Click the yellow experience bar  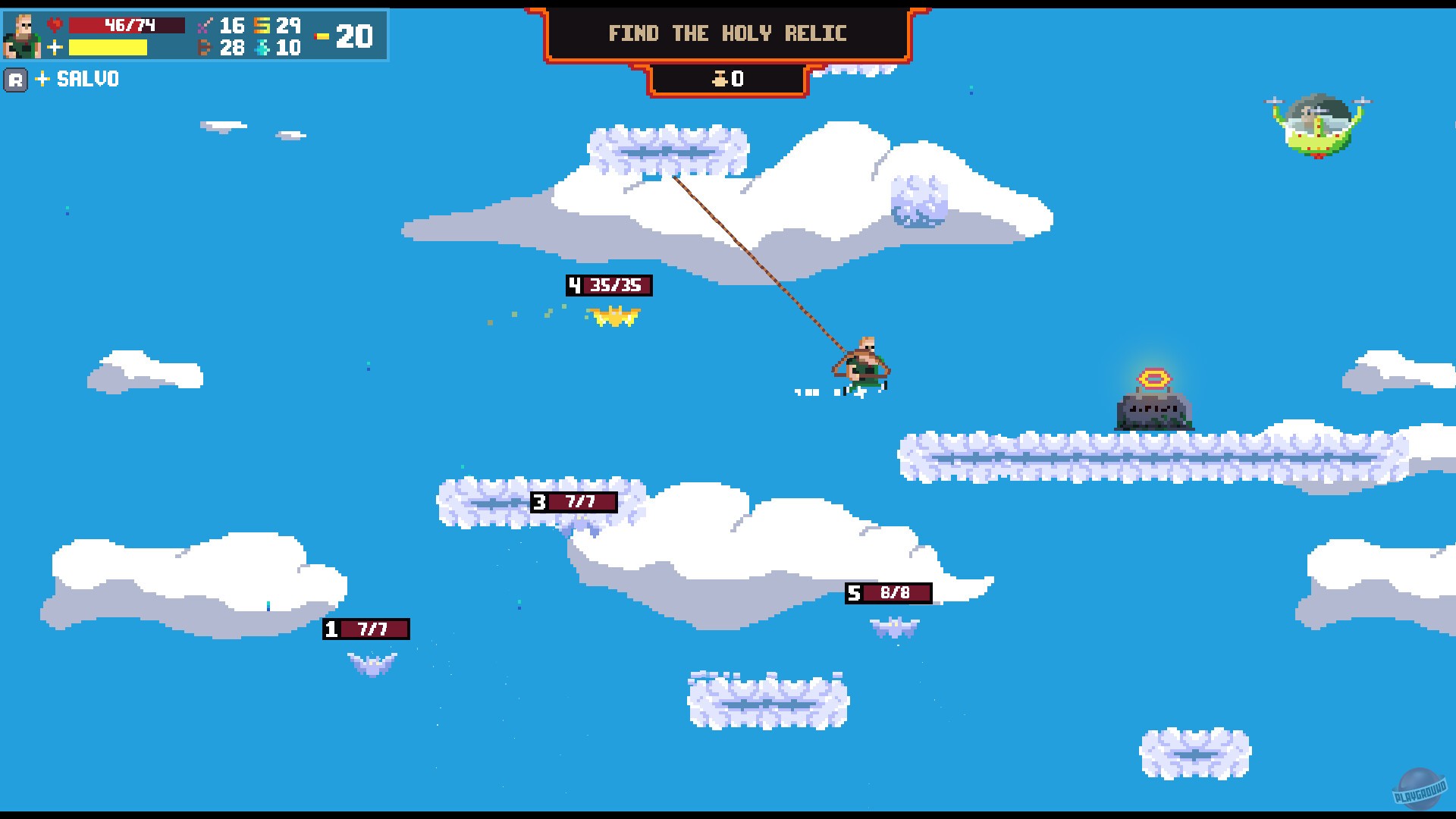(106, 48)
